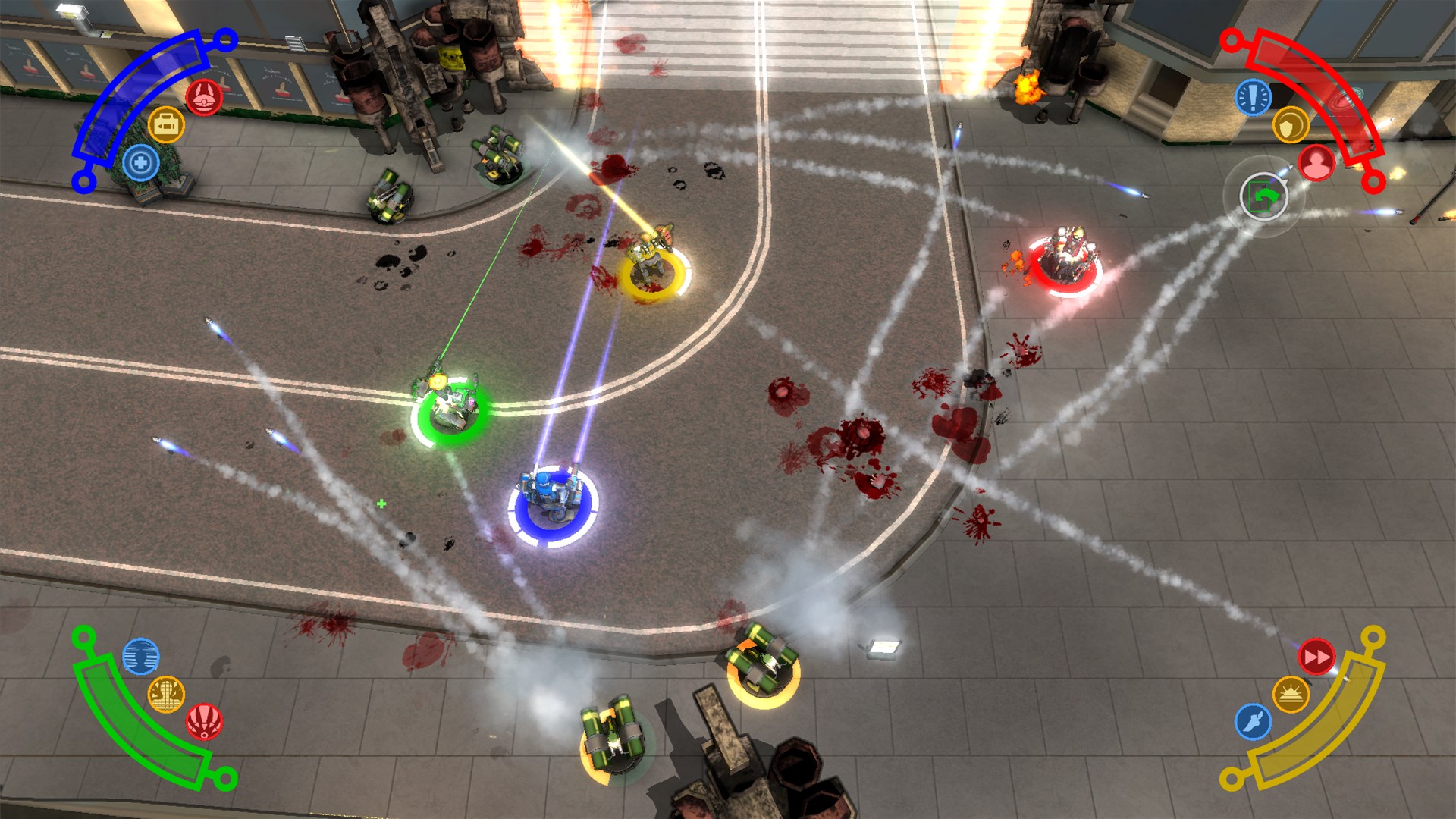Activate yellow player's red fast-forward ability
This screenshot has width=1456, height=819.
click(1316, 657)
